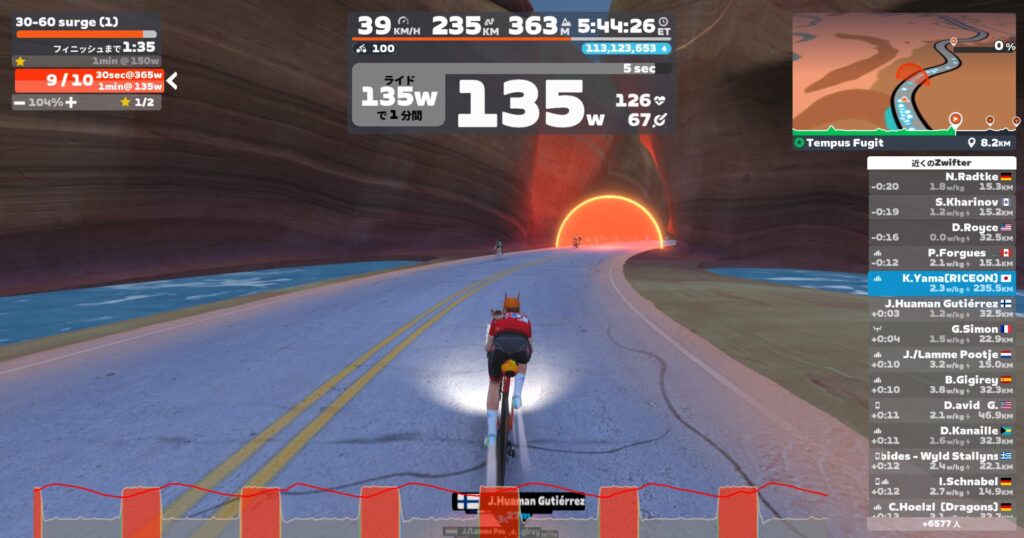Decrease workout intensity with the minus button
The height and width of the screenshot is (538, 1024).
[20, 102]
